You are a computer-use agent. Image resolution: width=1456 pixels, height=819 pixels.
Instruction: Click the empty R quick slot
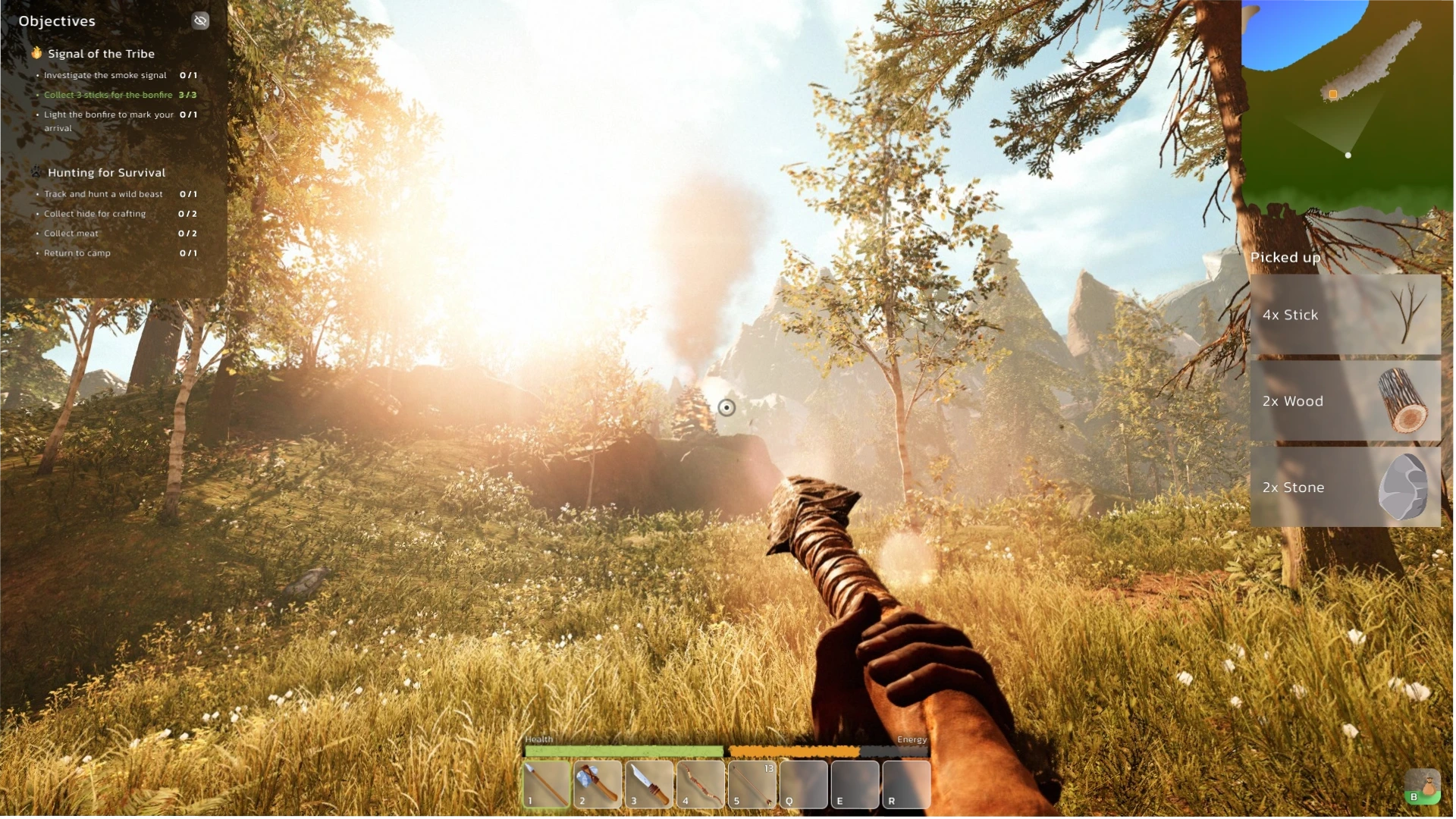(907, 785)
